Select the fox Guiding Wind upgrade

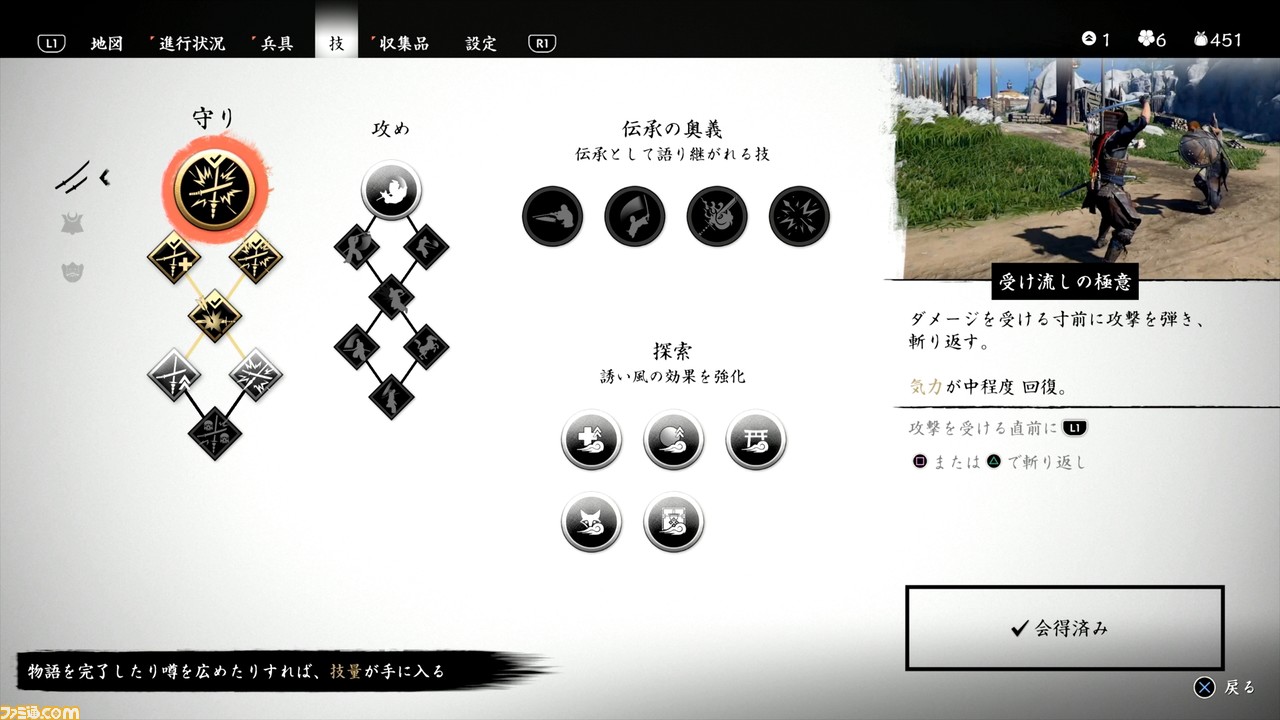590,521
